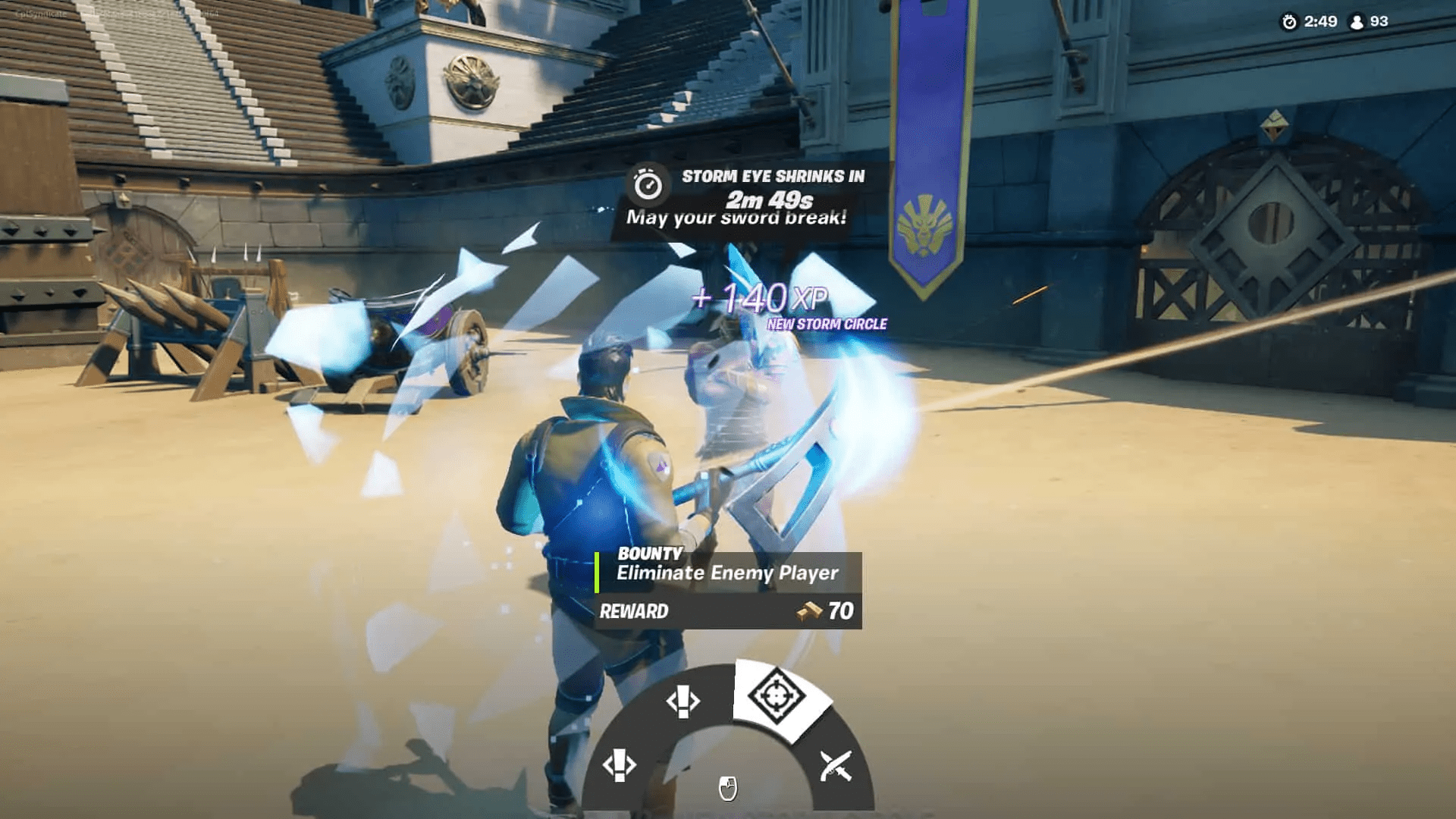The image size is (1456, 819).
Task: Click the STORM EYE SHRINKS IN header
Action: pyautogui.click(x=770, y=179)
